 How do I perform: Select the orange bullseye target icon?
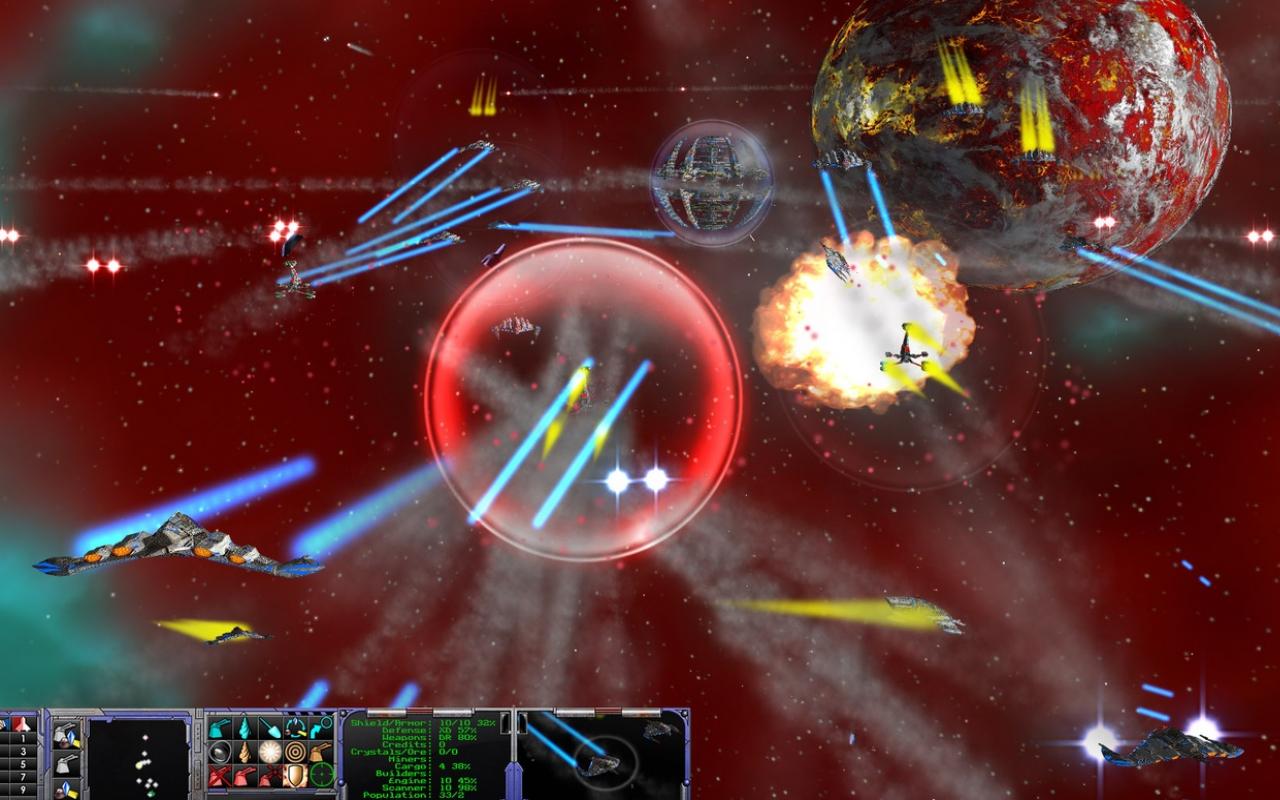(296, 751)
